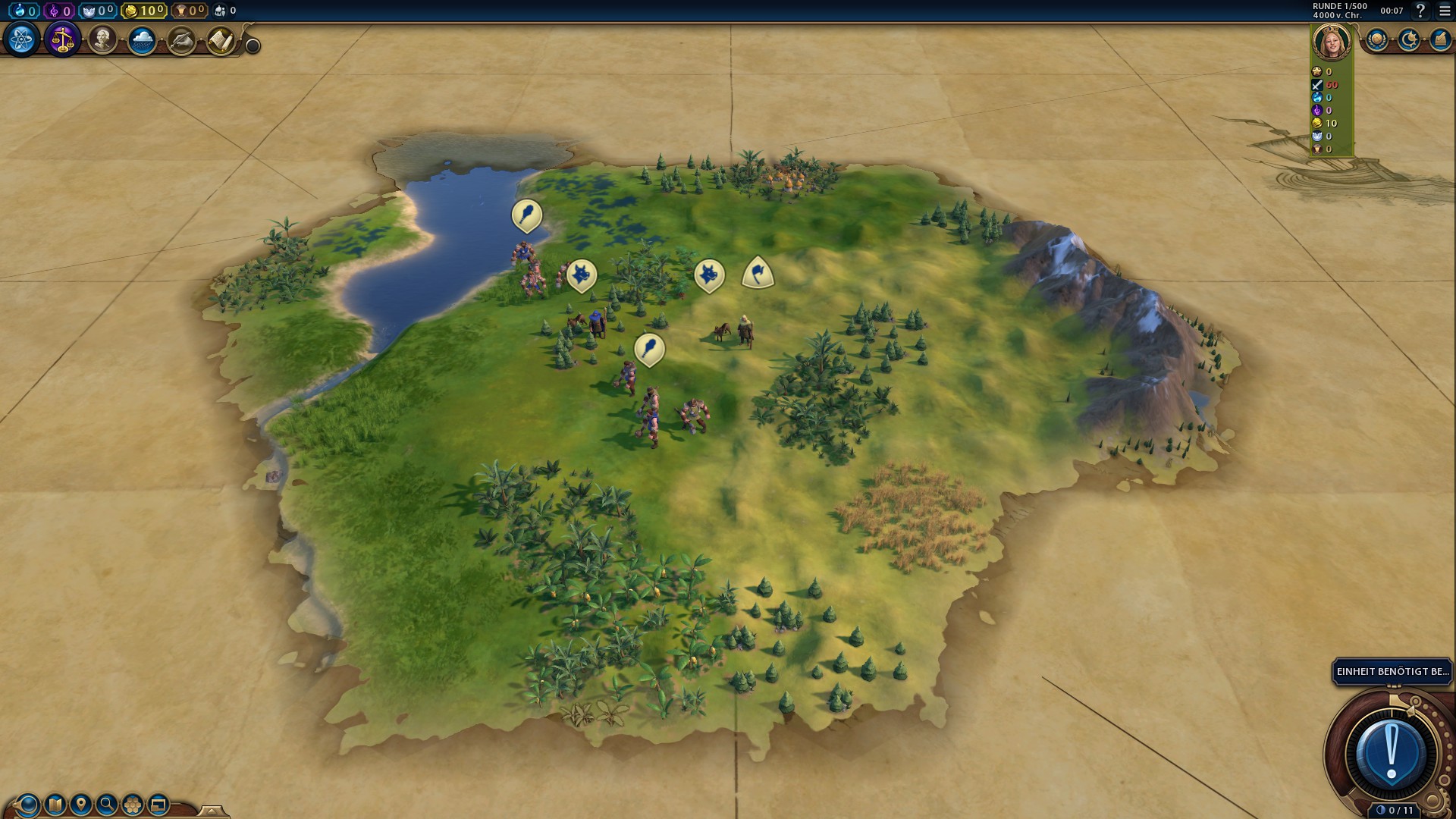Click the 'Einheit benötigt Be...' notification
The height and width of the screenshot is (819, 1456).
click(1392, 672)
